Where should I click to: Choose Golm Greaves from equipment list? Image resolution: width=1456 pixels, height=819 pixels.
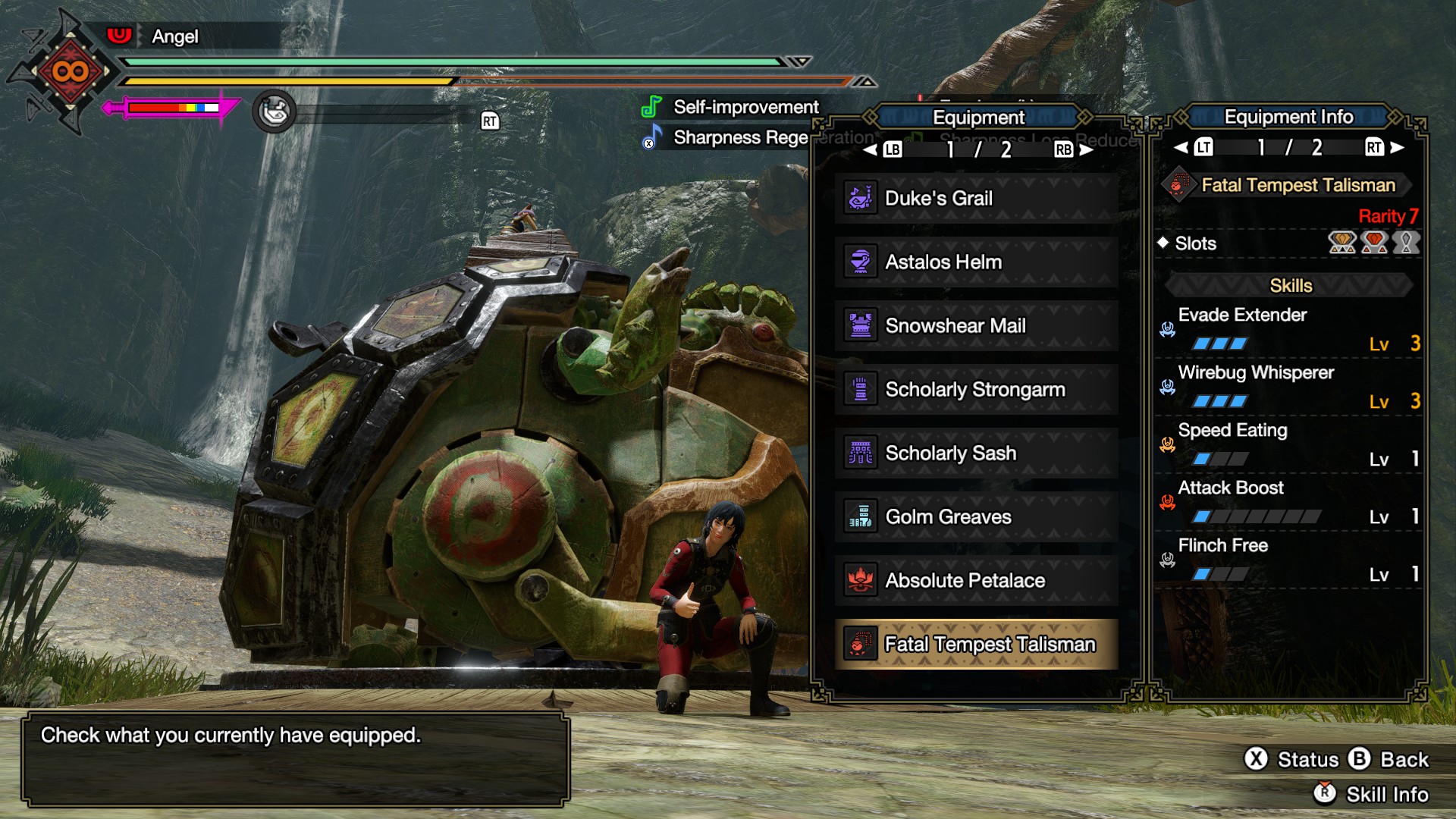tap(976, 516)
